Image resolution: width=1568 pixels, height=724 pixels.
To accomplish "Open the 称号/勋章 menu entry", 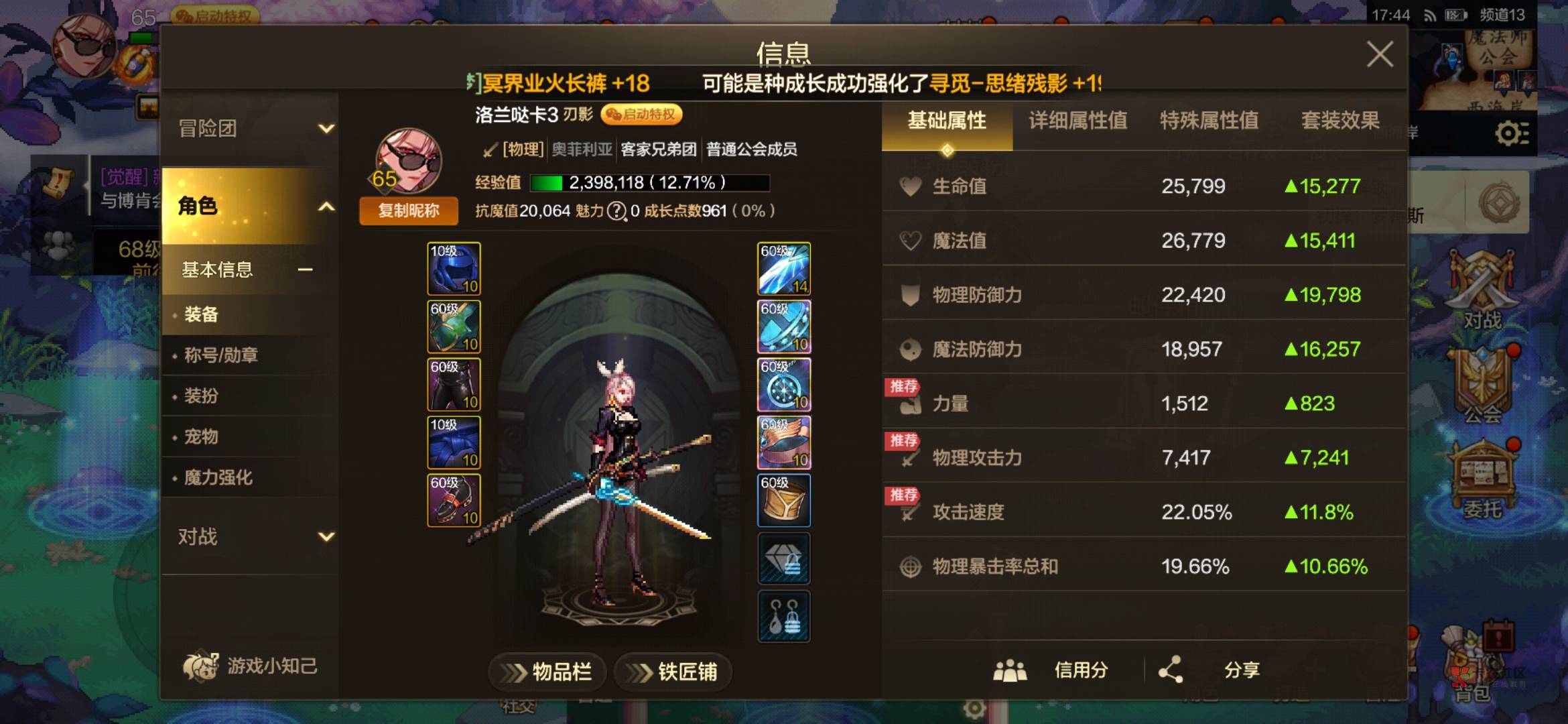I will click(221, 355).
